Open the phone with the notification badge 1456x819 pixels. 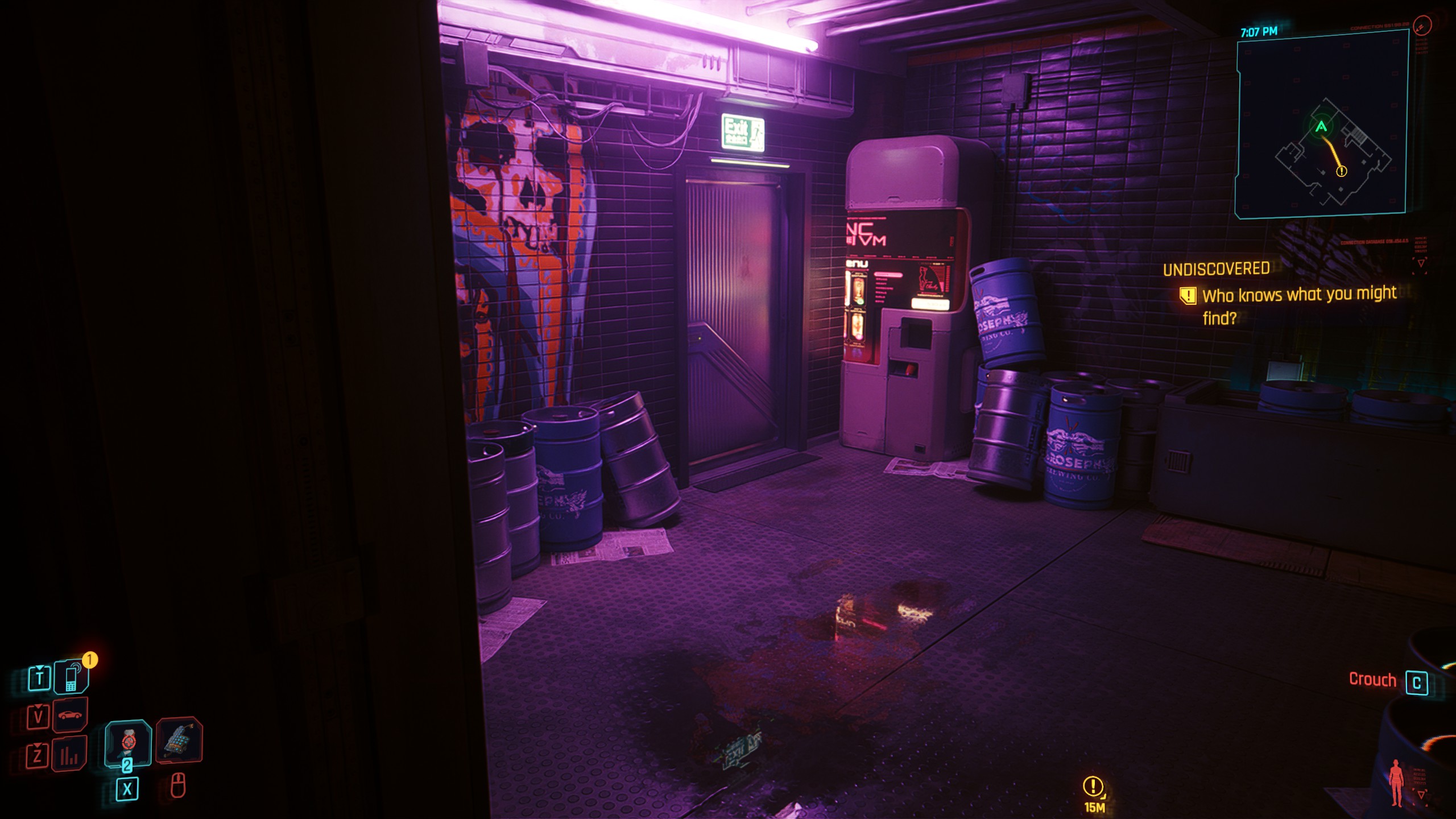click(x=72, y=677)
